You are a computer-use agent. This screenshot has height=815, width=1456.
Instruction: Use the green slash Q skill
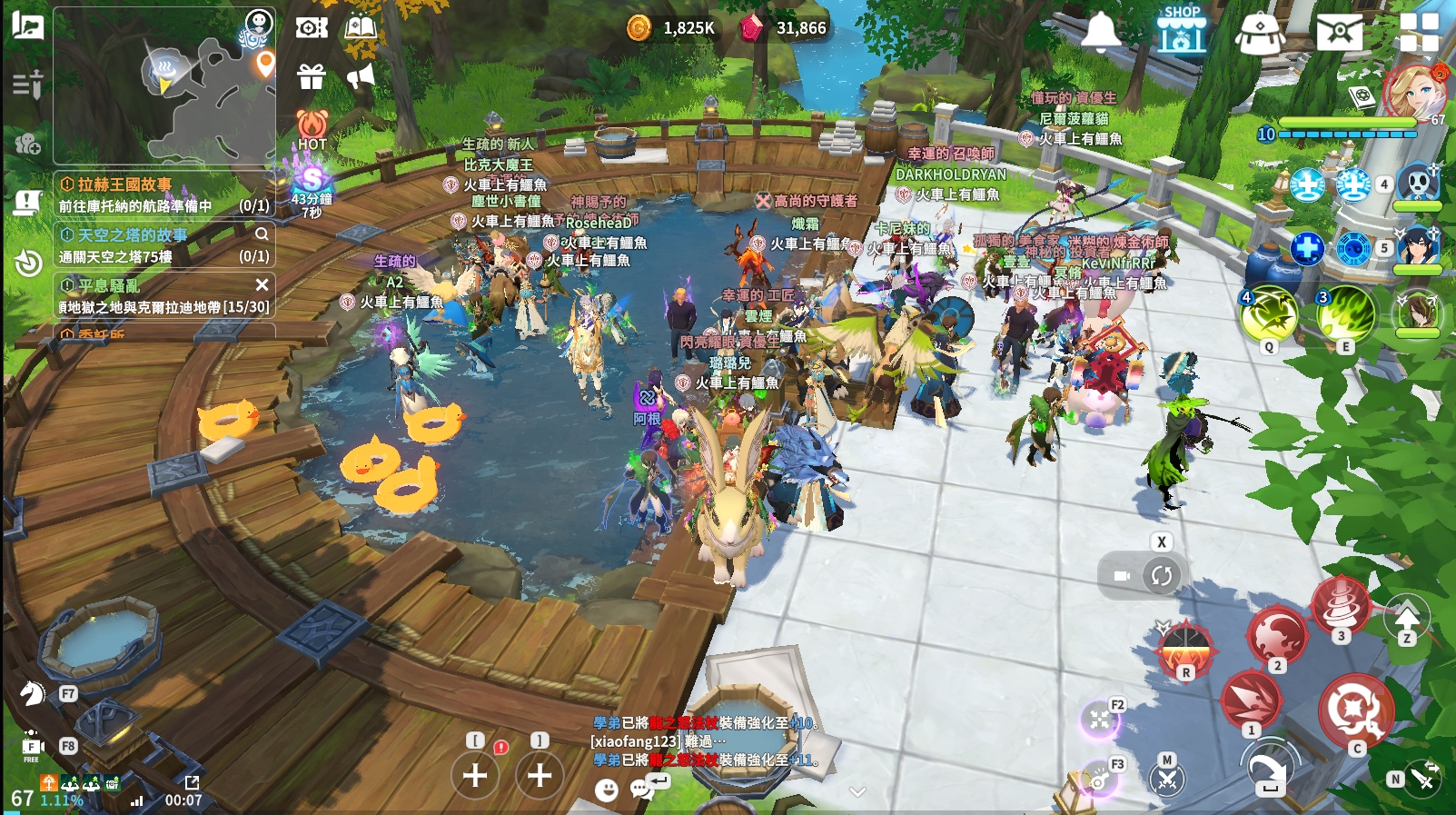click(1268, 315)
